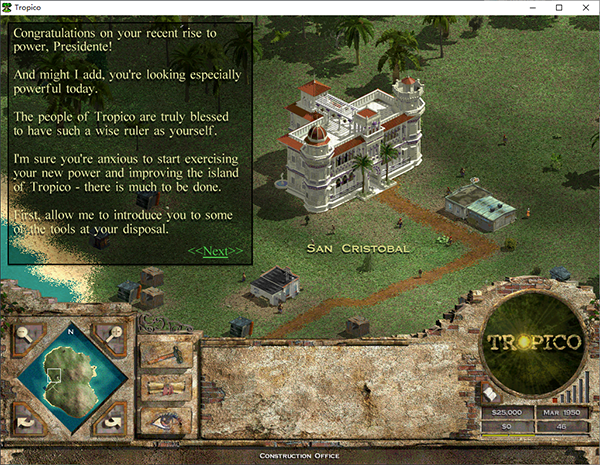Screen dimensions: 600x465
Task: Close the Tropico window
Action: click(585, 8)
